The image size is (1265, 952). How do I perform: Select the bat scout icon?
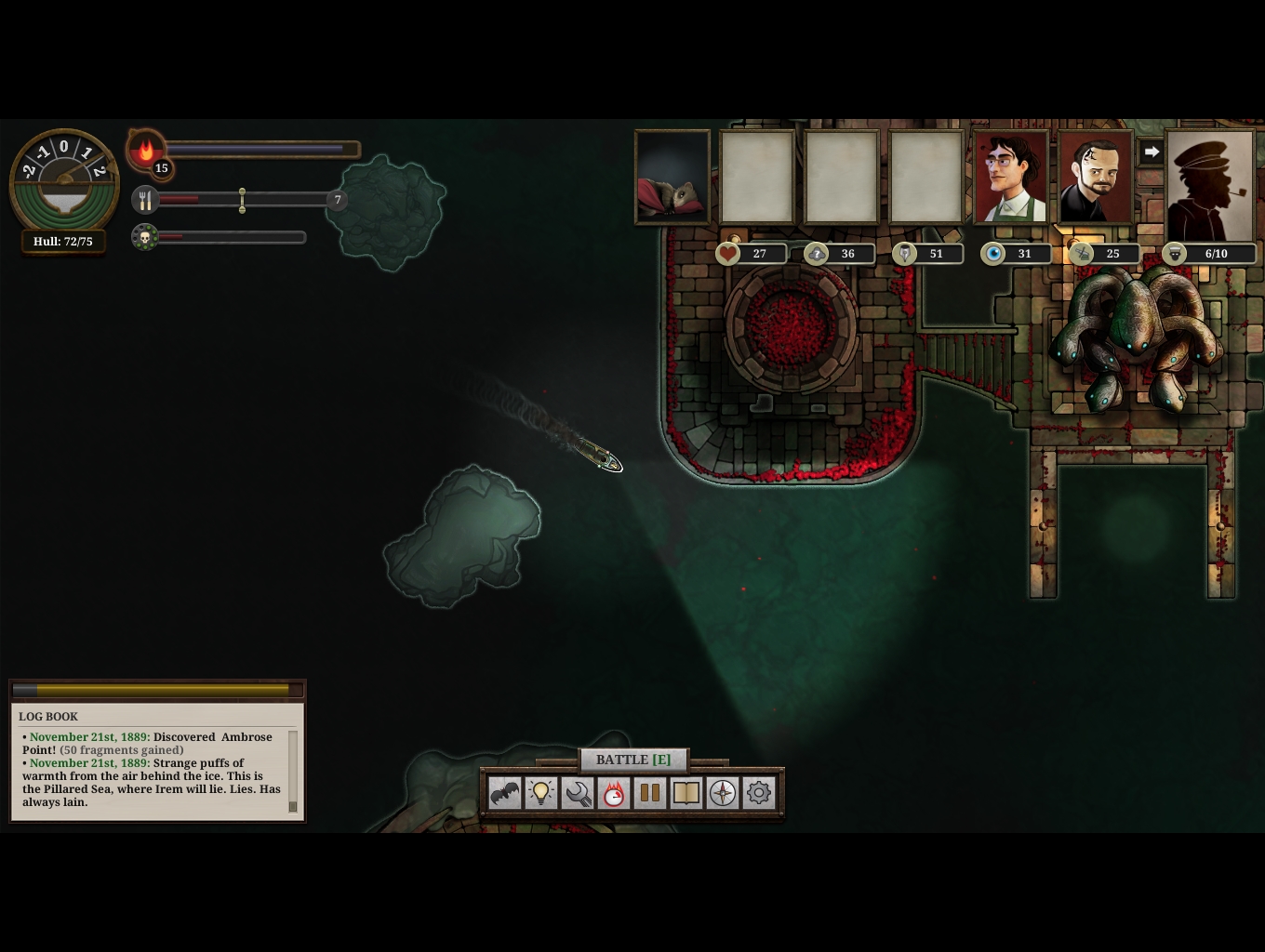[505, 793]
